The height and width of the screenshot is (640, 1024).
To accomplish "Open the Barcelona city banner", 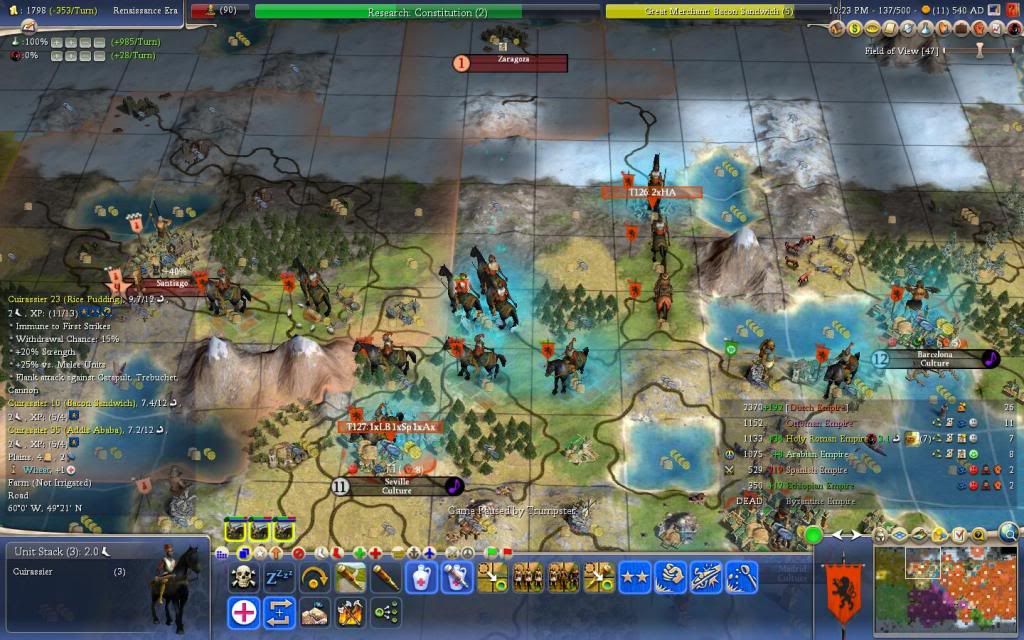I will (935, 358).
